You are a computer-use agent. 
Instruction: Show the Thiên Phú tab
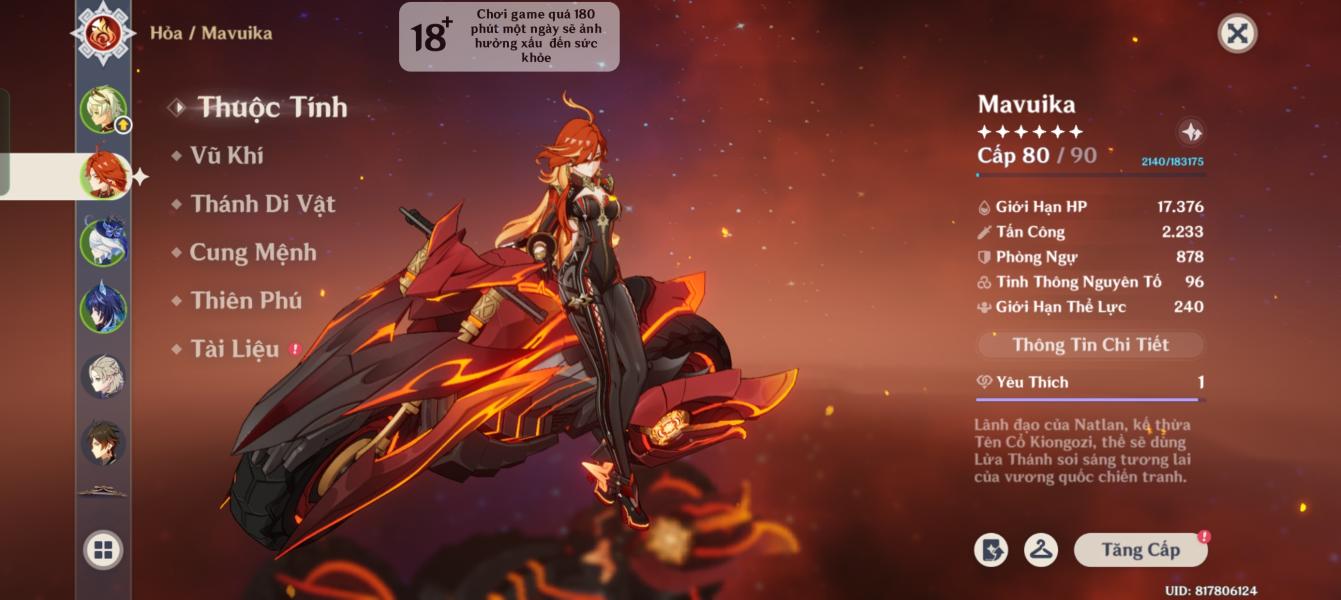[x=246, y=300]
